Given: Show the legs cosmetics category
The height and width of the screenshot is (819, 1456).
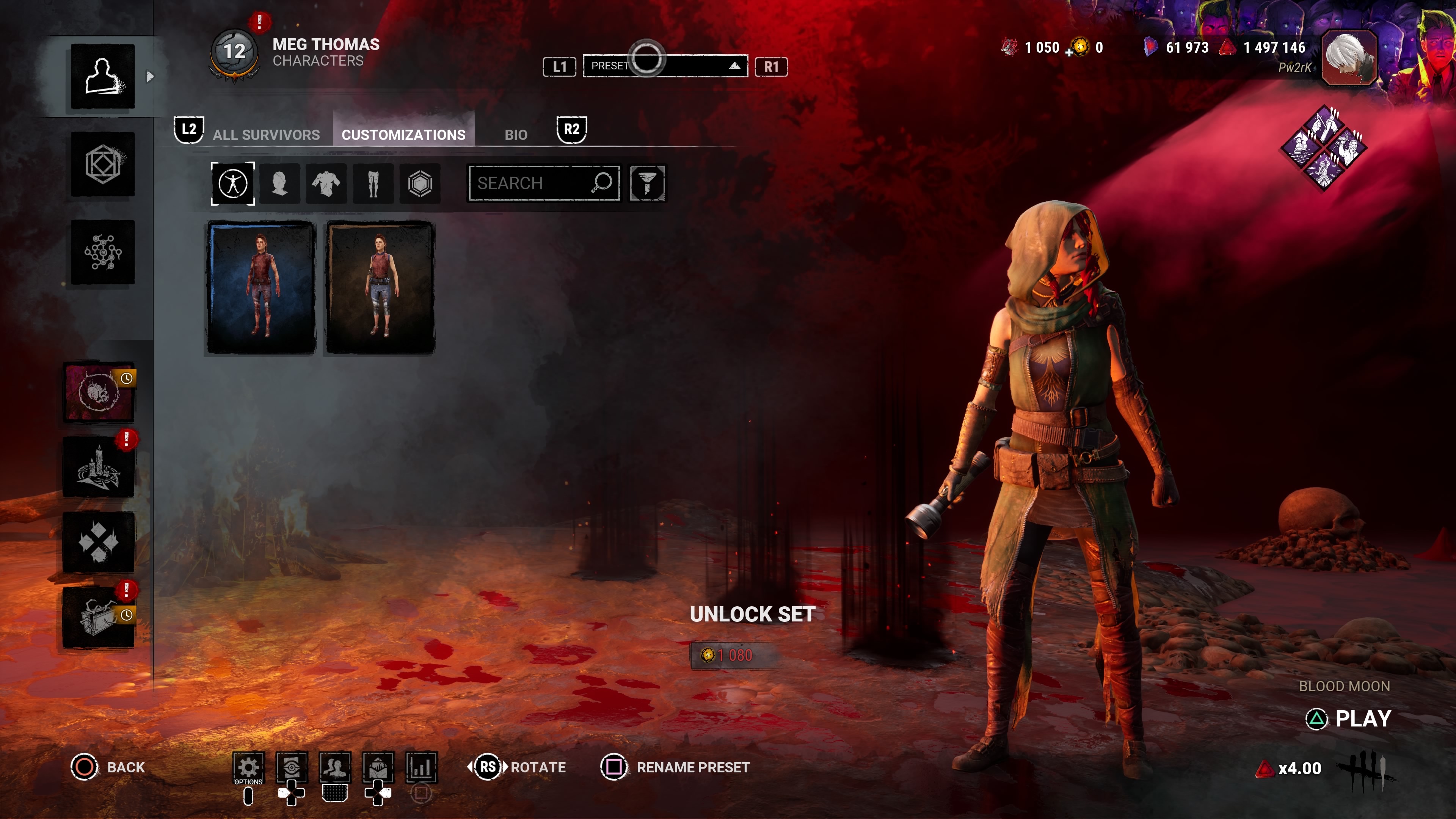Looking at the screenshot, I should (373, 183).
